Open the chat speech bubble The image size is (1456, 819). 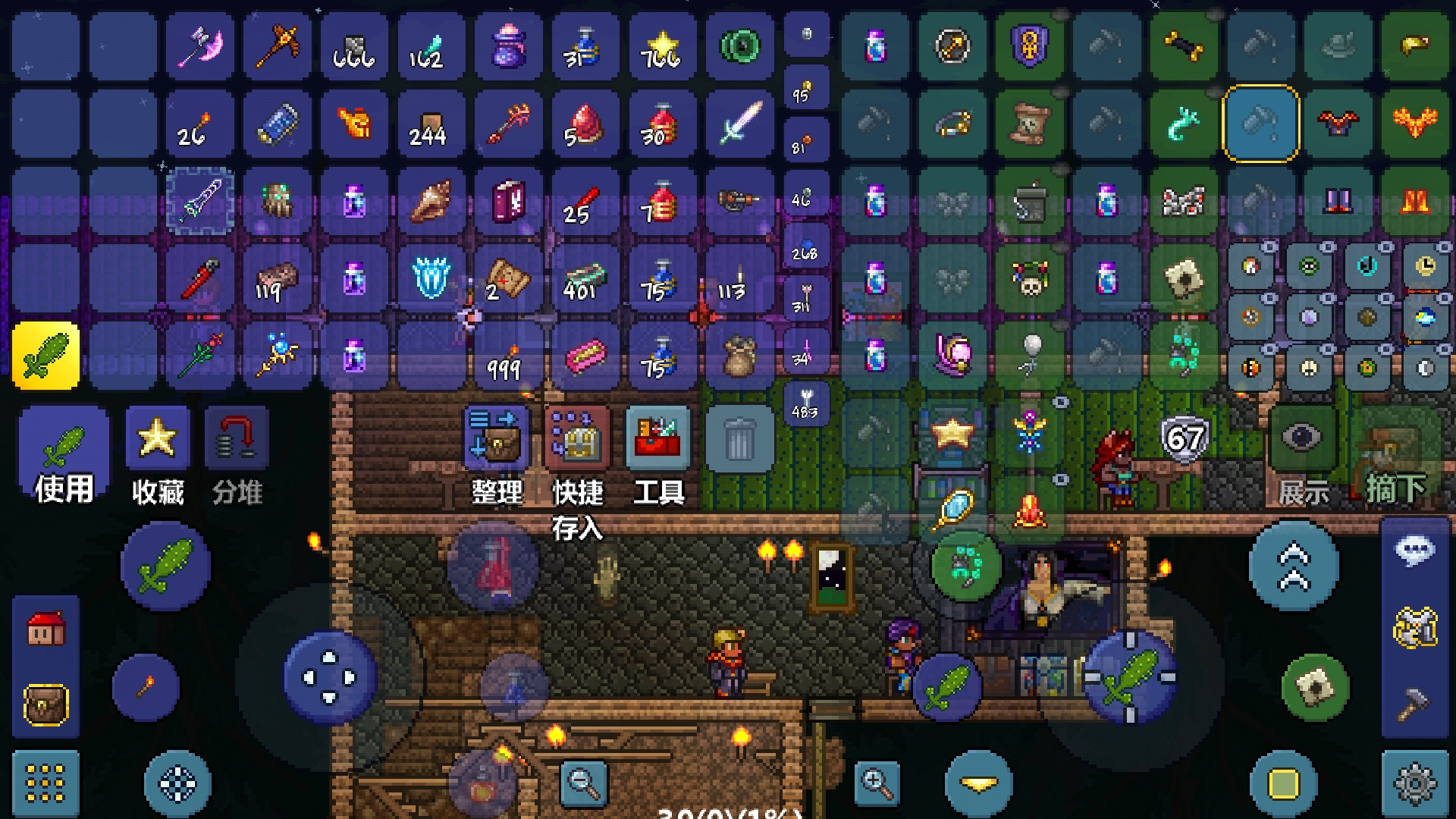[x=1415, y=551]
